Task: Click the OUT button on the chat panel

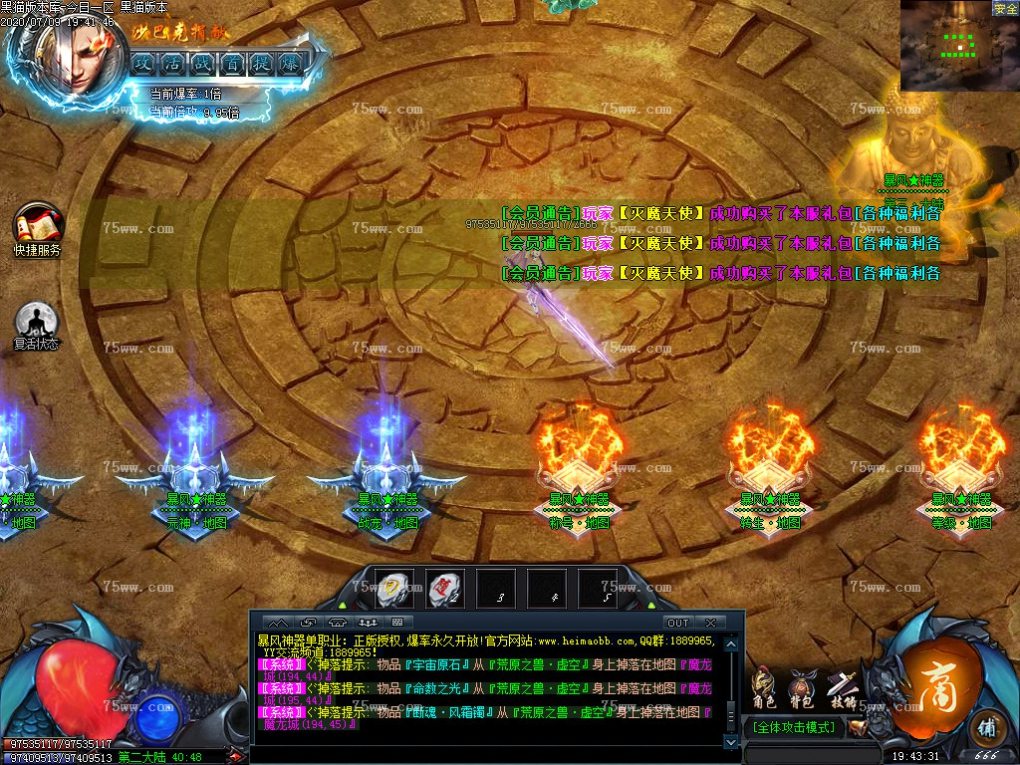Action: click(678, 623)
